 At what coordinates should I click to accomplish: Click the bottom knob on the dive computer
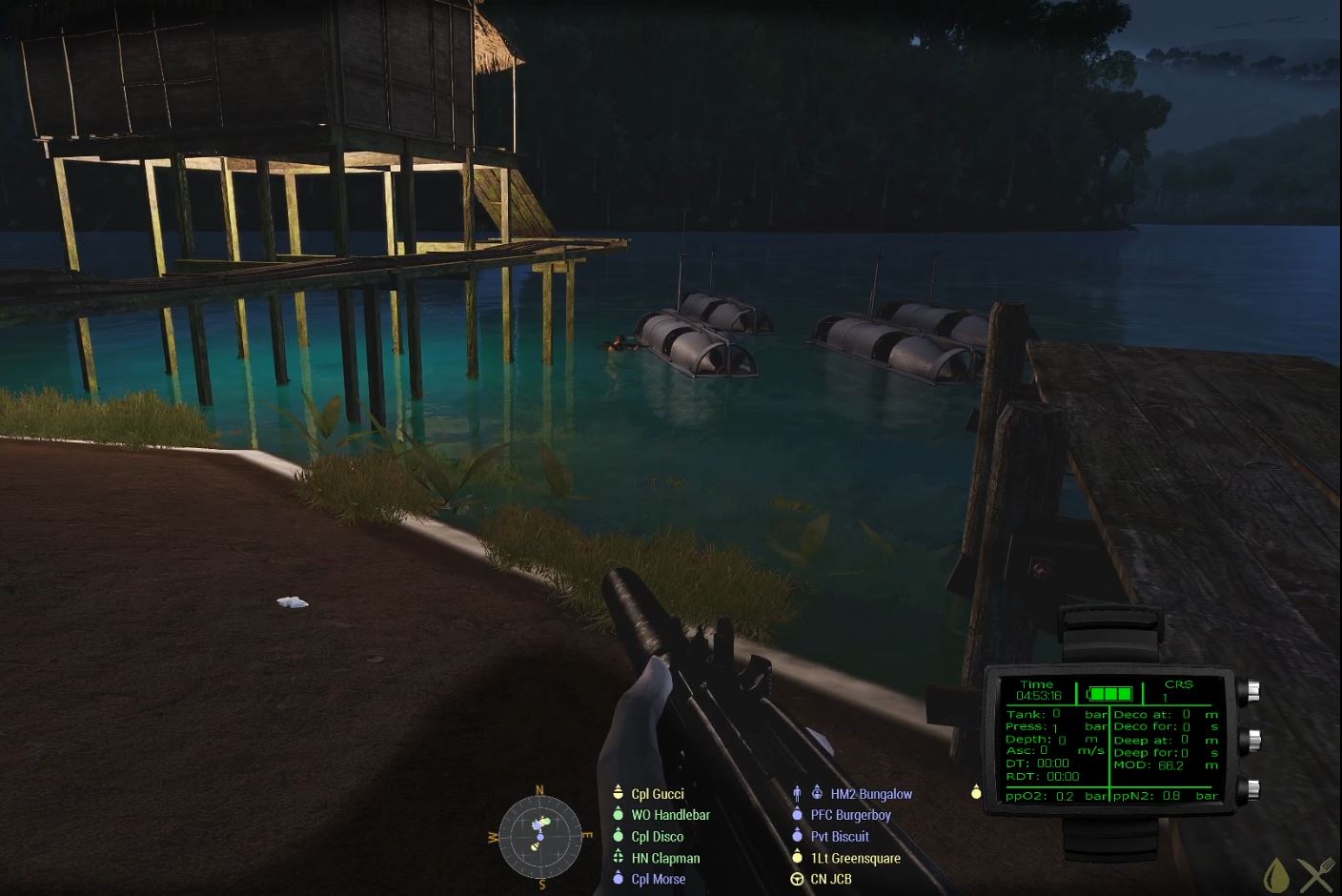click(x=1250, y=787)
